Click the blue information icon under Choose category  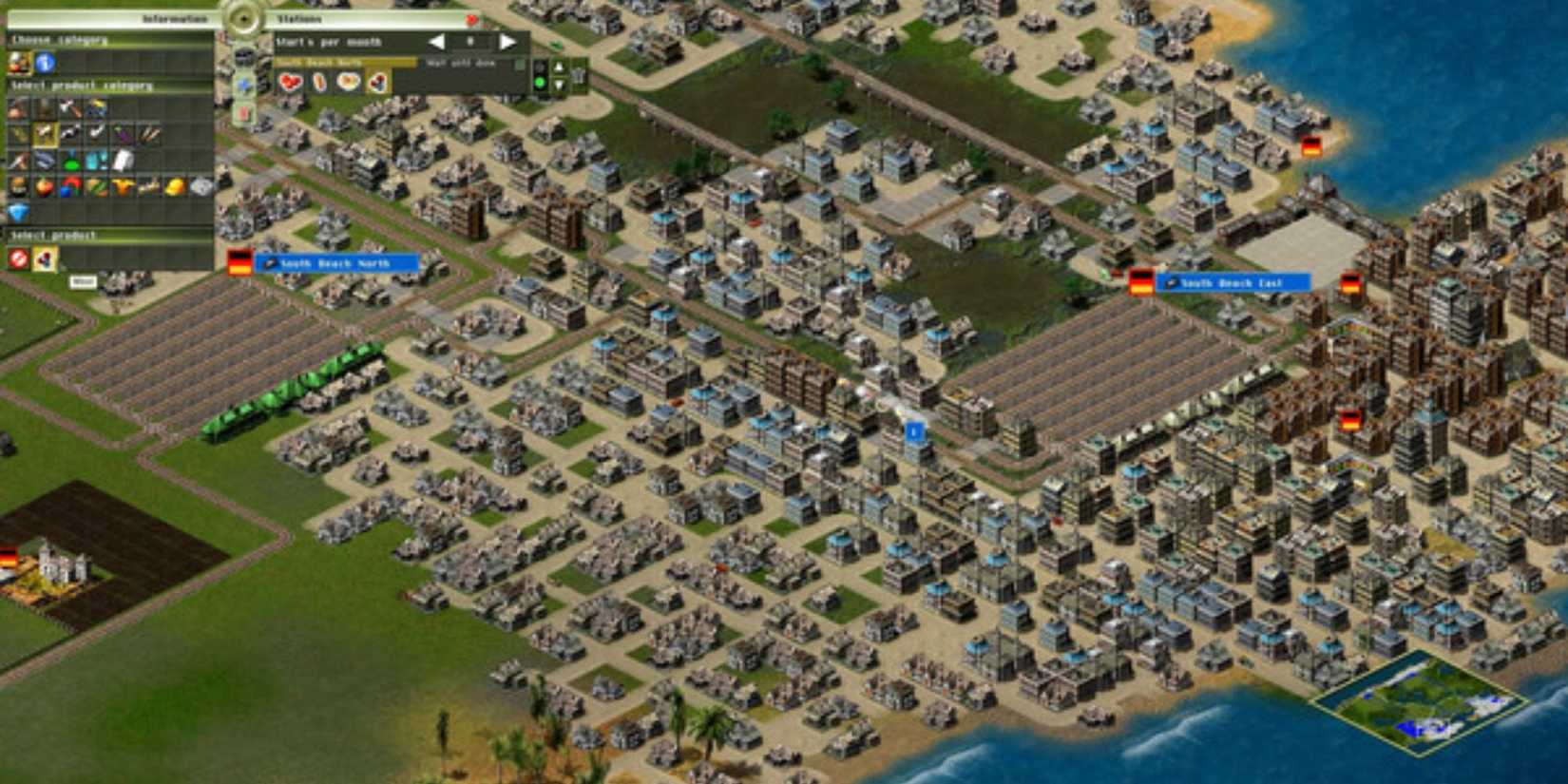tap(45, 61)
